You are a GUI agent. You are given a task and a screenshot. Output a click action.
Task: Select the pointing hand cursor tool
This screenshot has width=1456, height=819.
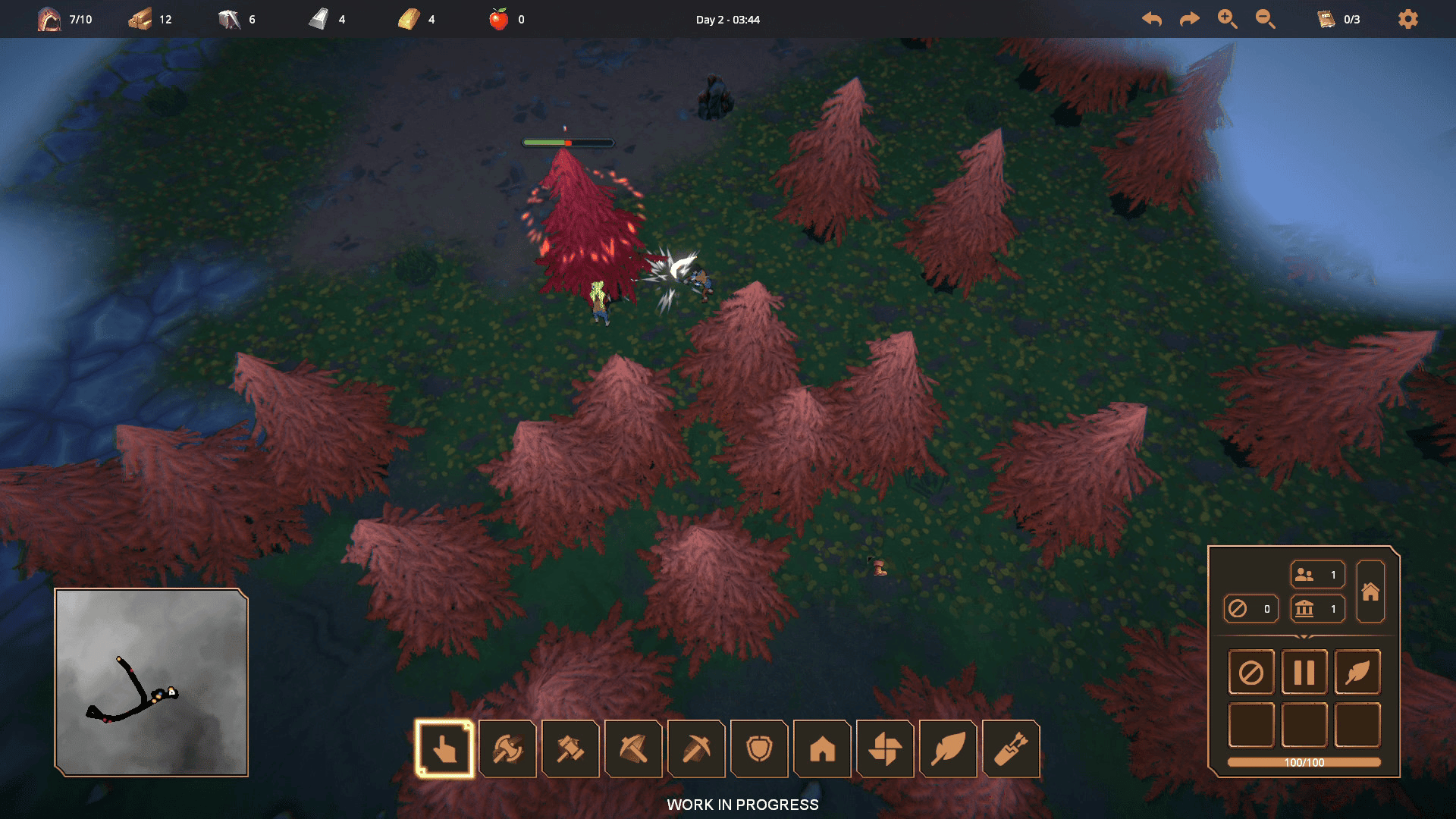point(444,749)
